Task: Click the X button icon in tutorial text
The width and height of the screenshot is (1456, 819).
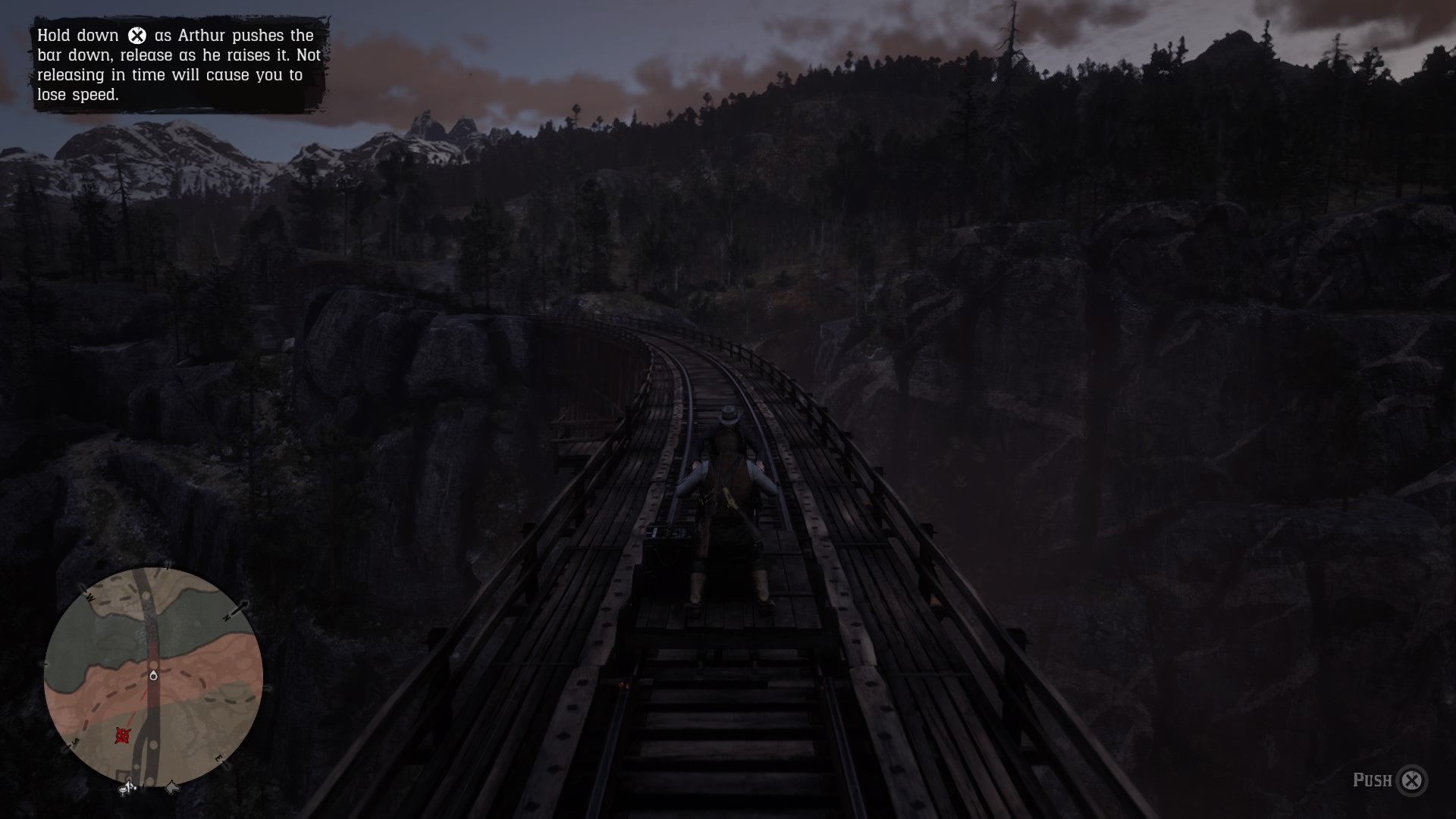Action: [x=137, y=34]
